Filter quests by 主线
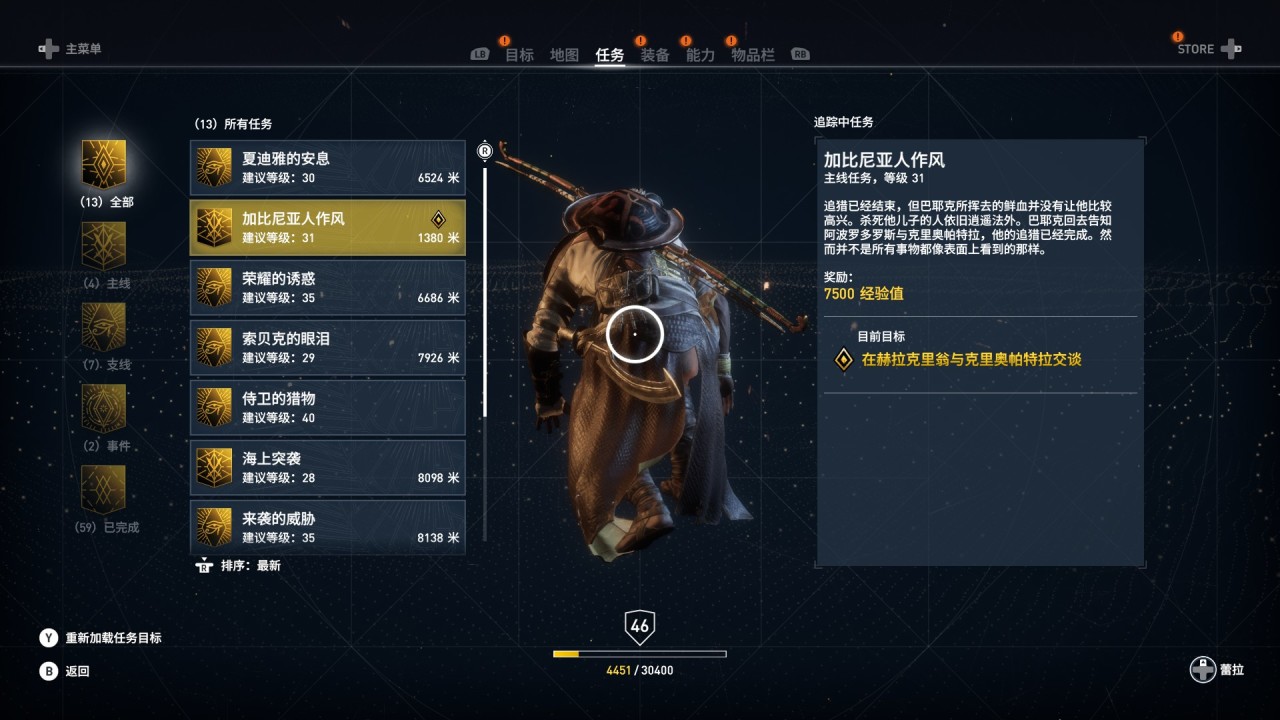 (104, 247)
